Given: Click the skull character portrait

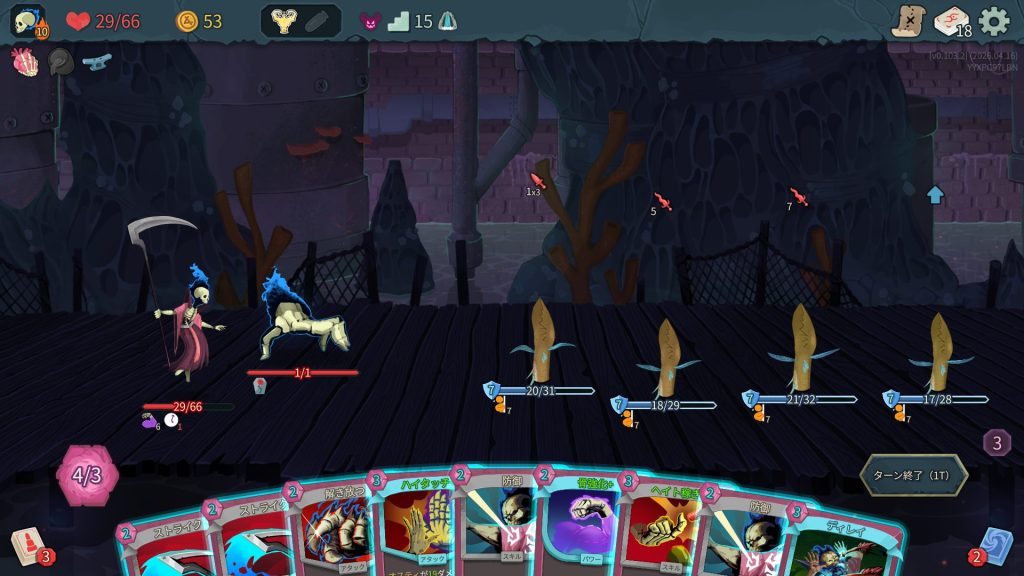Looking at the screenshot, I should (x=27, y=21).
